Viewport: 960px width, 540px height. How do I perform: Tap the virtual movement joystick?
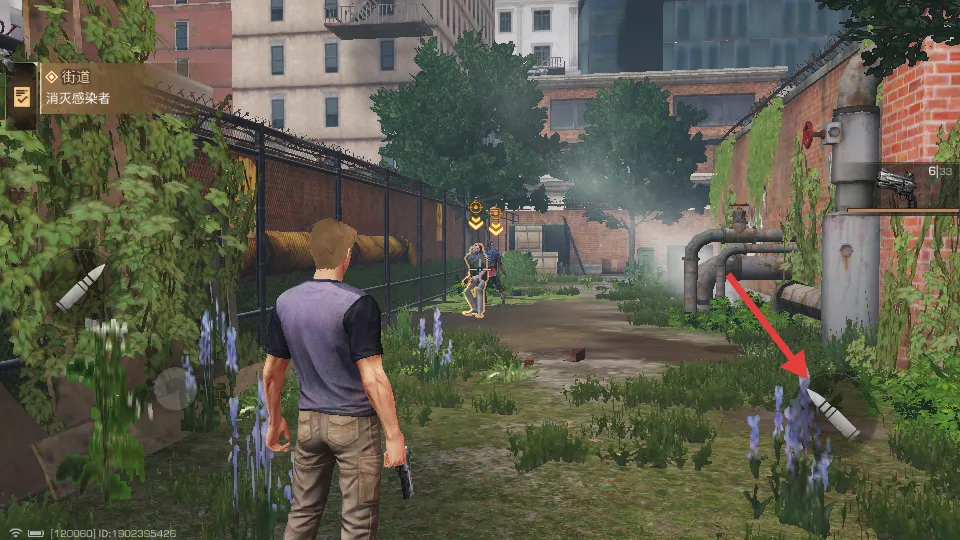pos(176,388)
